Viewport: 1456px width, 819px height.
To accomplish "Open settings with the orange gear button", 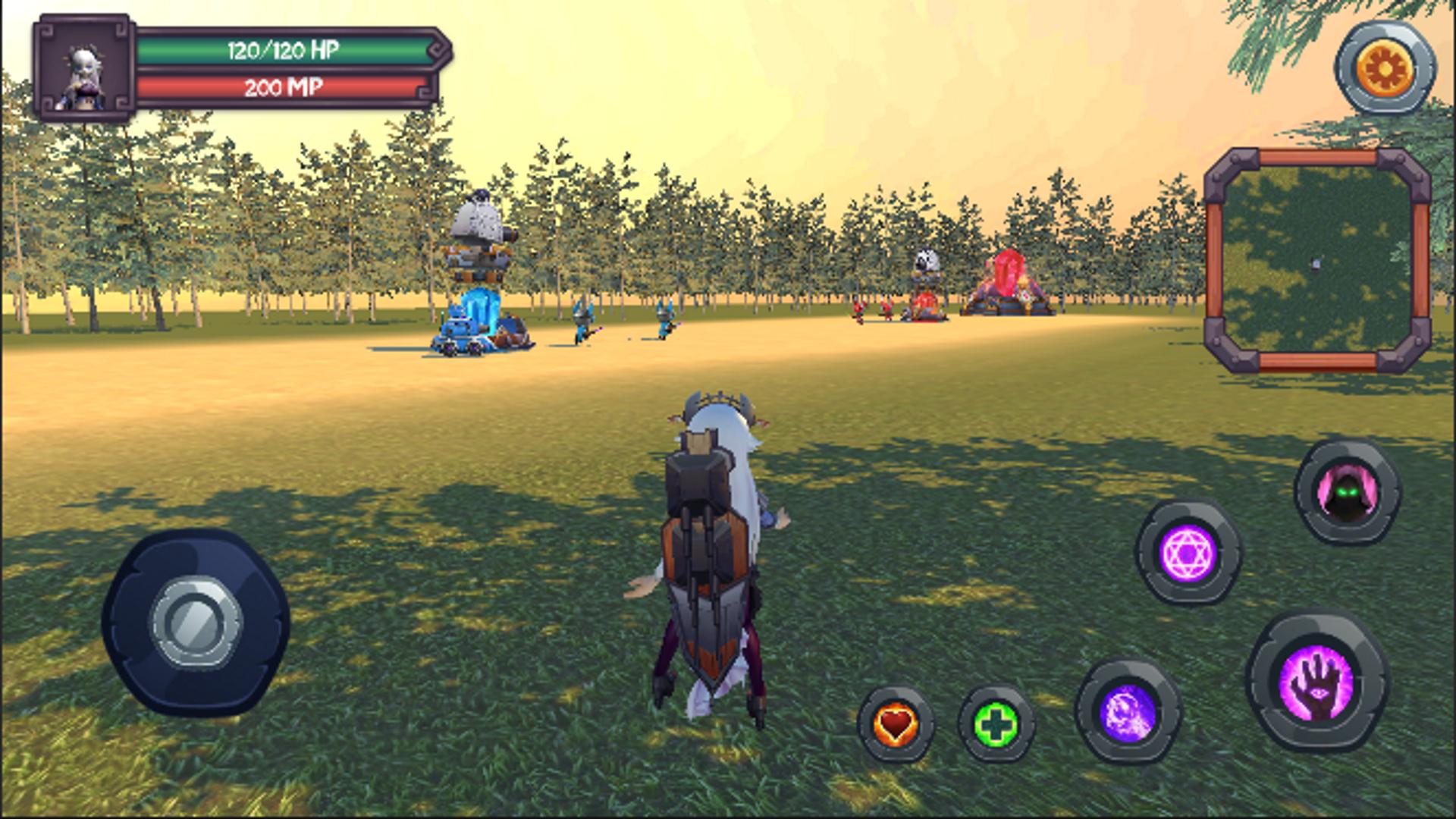I will (x=1385, y=68).
